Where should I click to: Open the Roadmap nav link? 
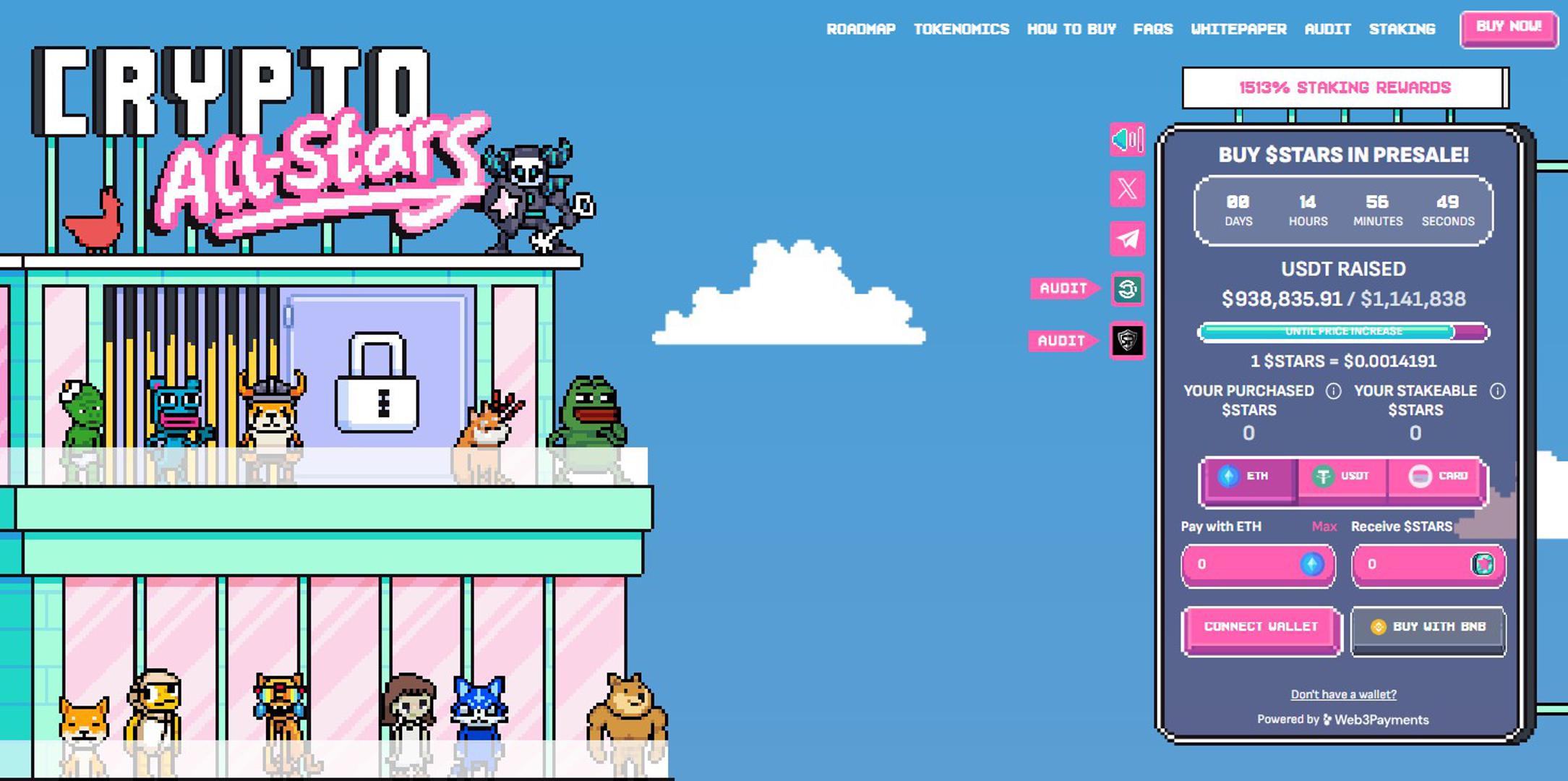point(860,29)
